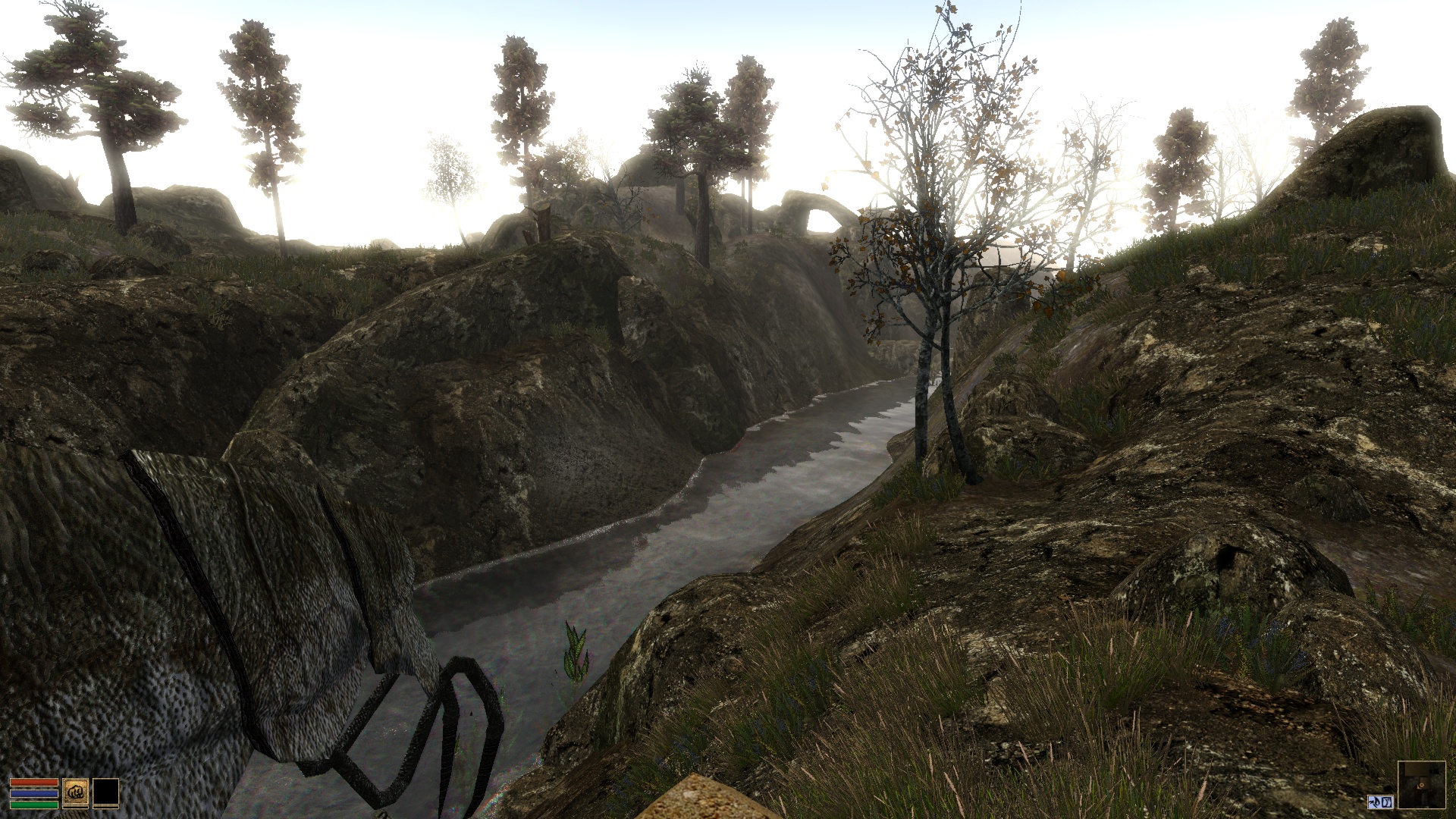
Task: Click the scroll-shaped active effect icon
Action: (x=1387, y=802)
